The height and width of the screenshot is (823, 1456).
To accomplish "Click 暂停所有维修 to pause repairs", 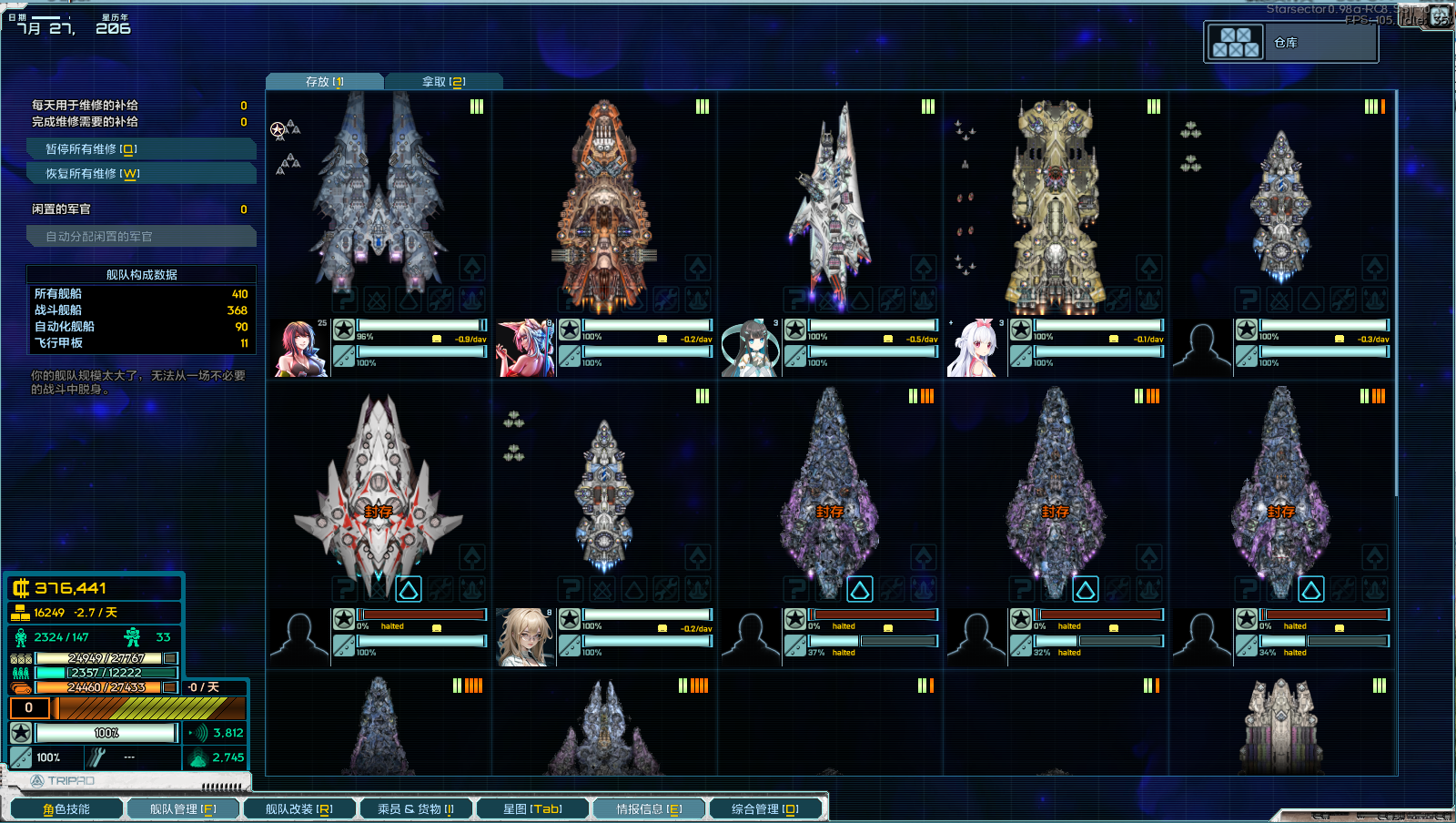I will (x=141, y=149).
